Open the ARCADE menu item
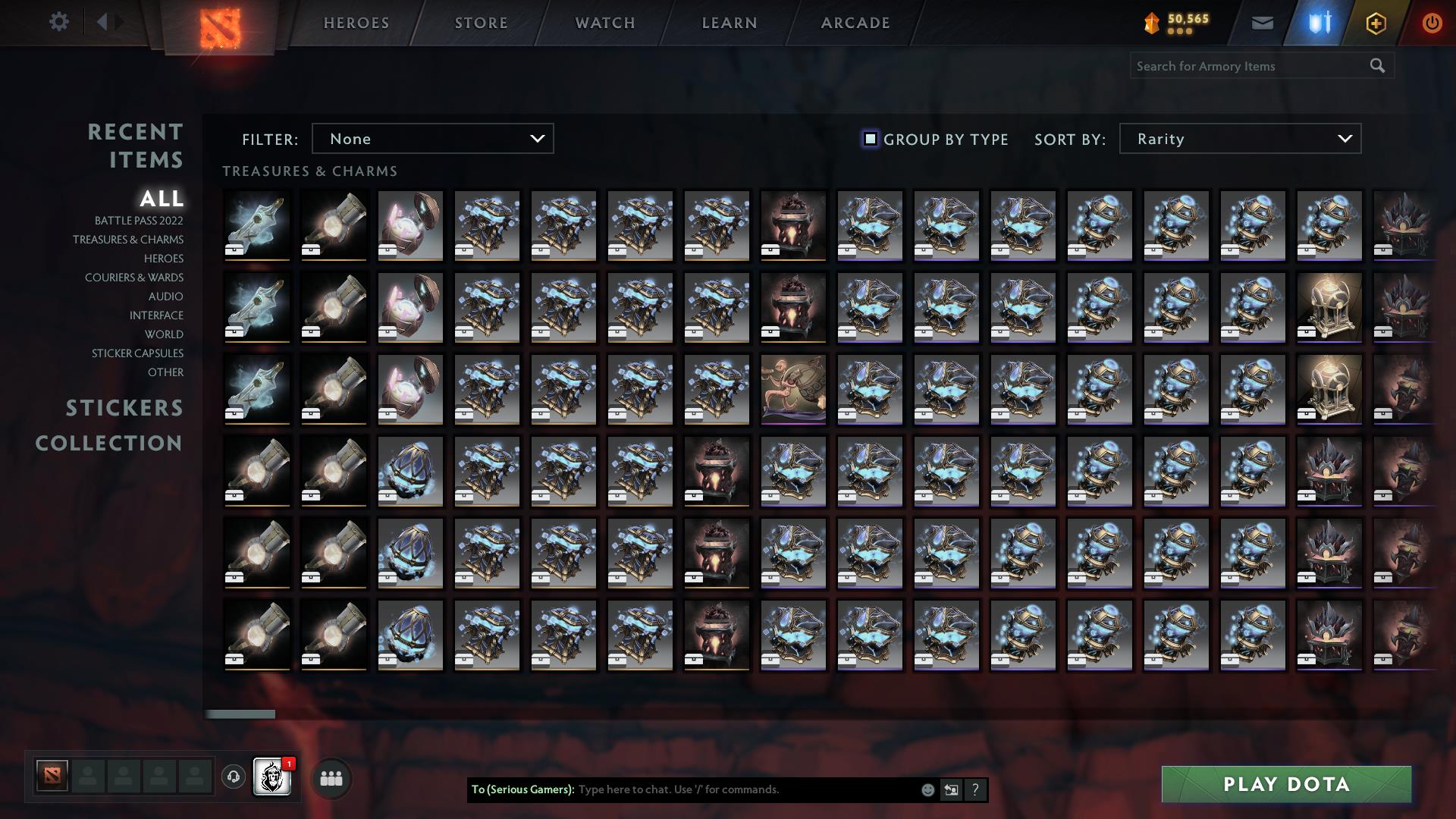 tap(854, 22)
